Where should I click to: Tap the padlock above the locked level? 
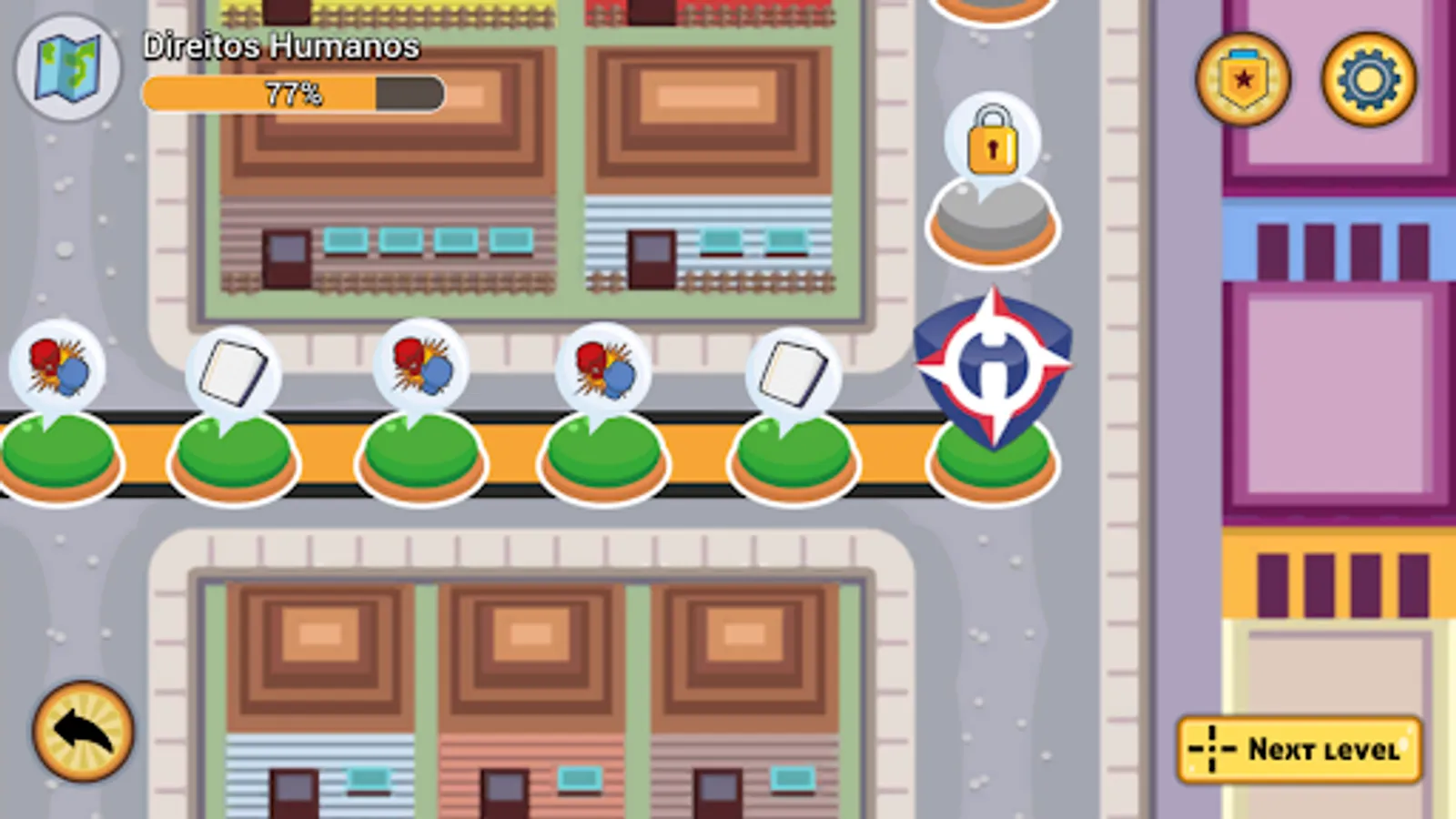[x=992, y=144]
